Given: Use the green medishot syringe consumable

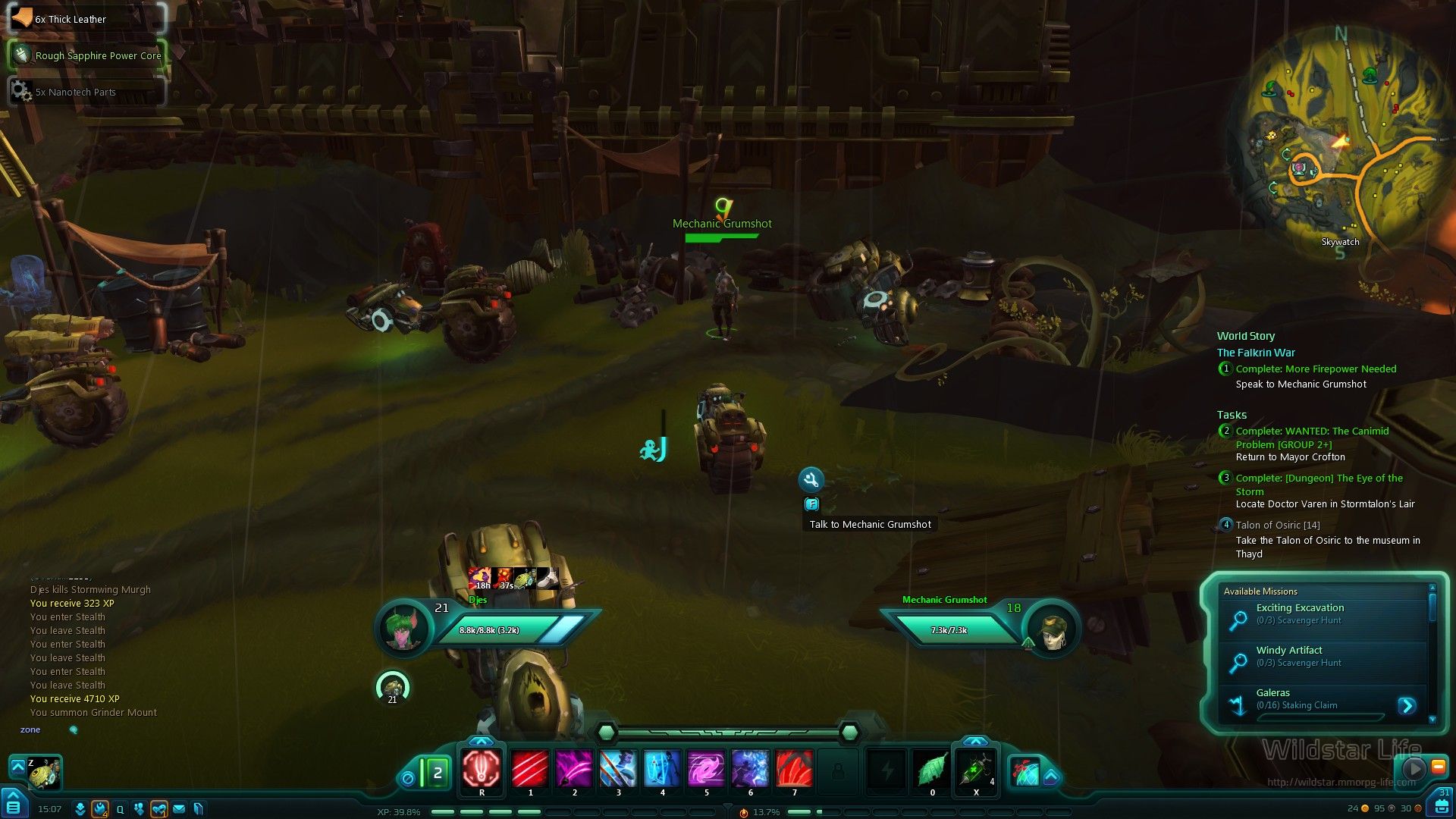Looking at the screenshot, I should [976, 770].
